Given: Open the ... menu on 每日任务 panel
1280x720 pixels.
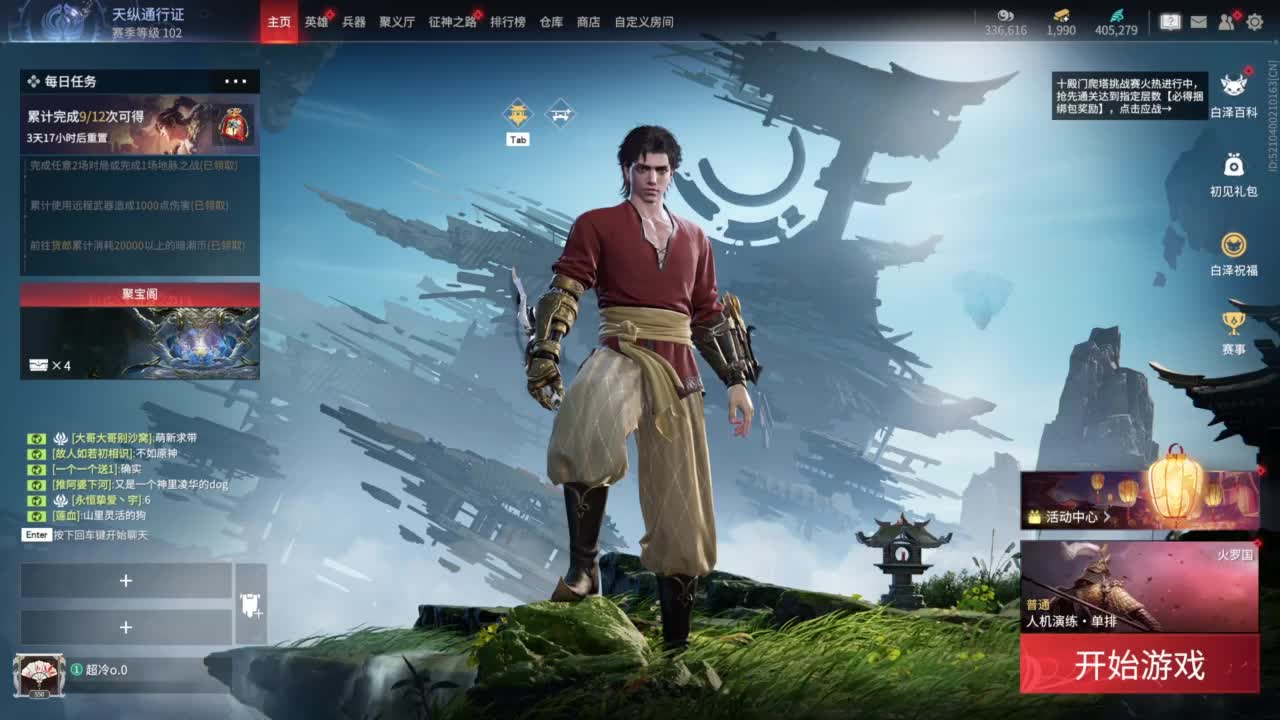Looking at the screenshot, I should 237,81.
